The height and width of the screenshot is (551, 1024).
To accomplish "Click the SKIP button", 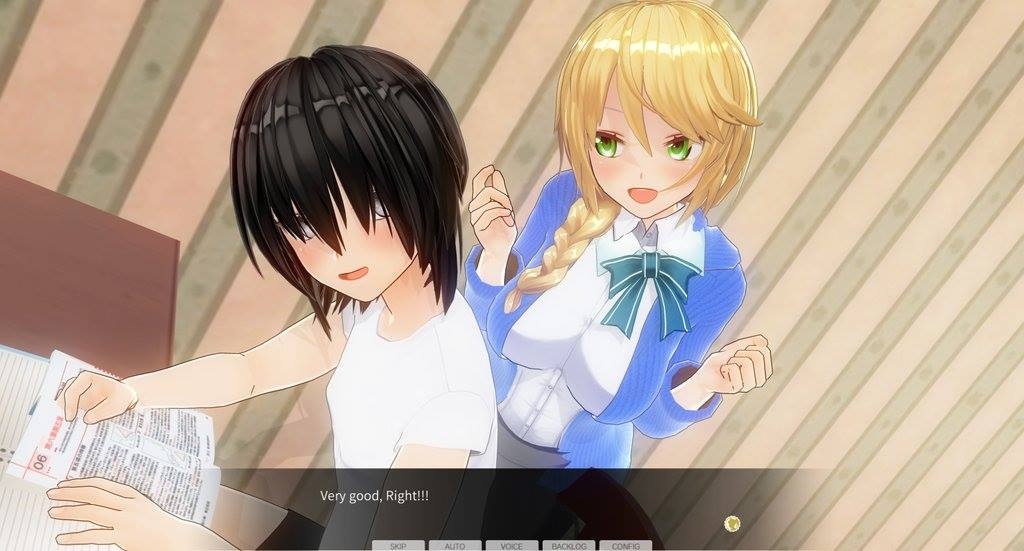I will click(x=397, y=546).
